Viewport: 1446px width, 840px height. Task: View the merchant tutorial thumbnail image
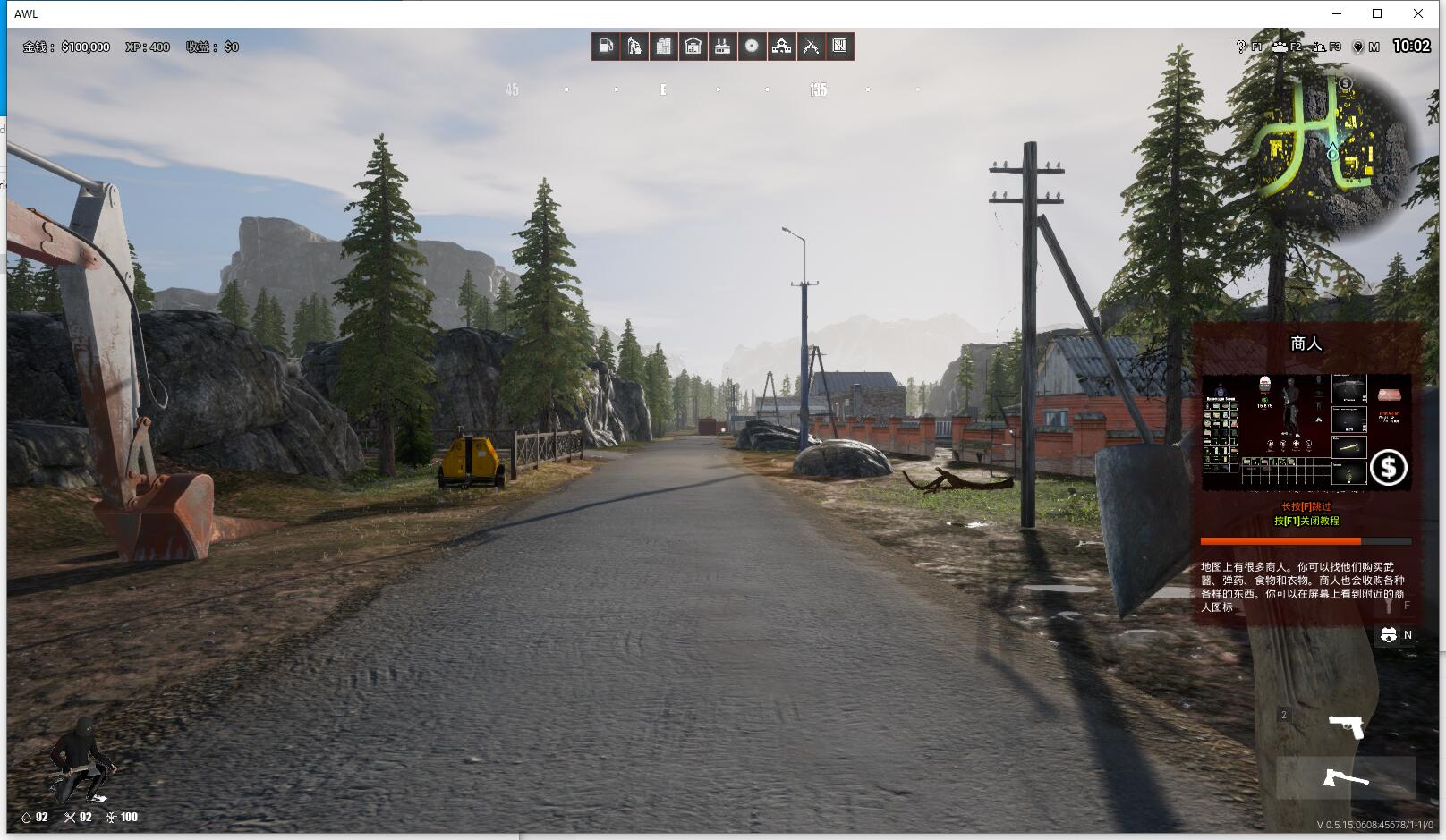tap(1306, 432)
